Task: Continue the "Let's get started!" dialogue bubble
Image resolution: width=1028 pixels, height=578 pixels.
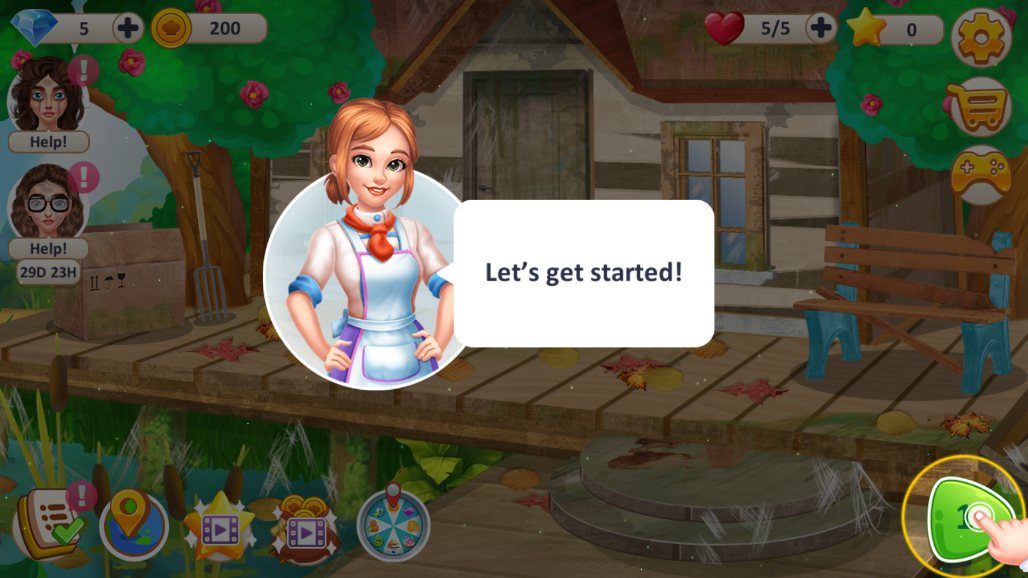Action: pyautogui.click(x=584, y=273)
